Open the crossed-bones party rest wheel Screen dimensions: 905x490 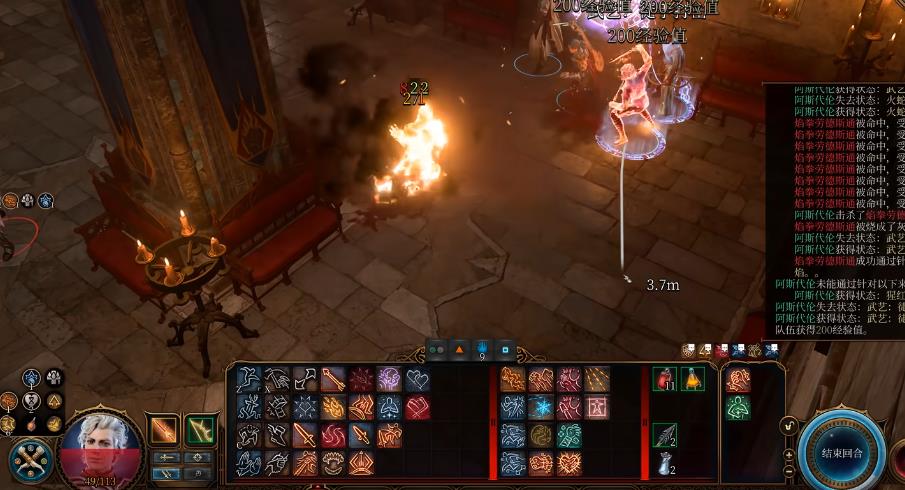tap(30, 459)
